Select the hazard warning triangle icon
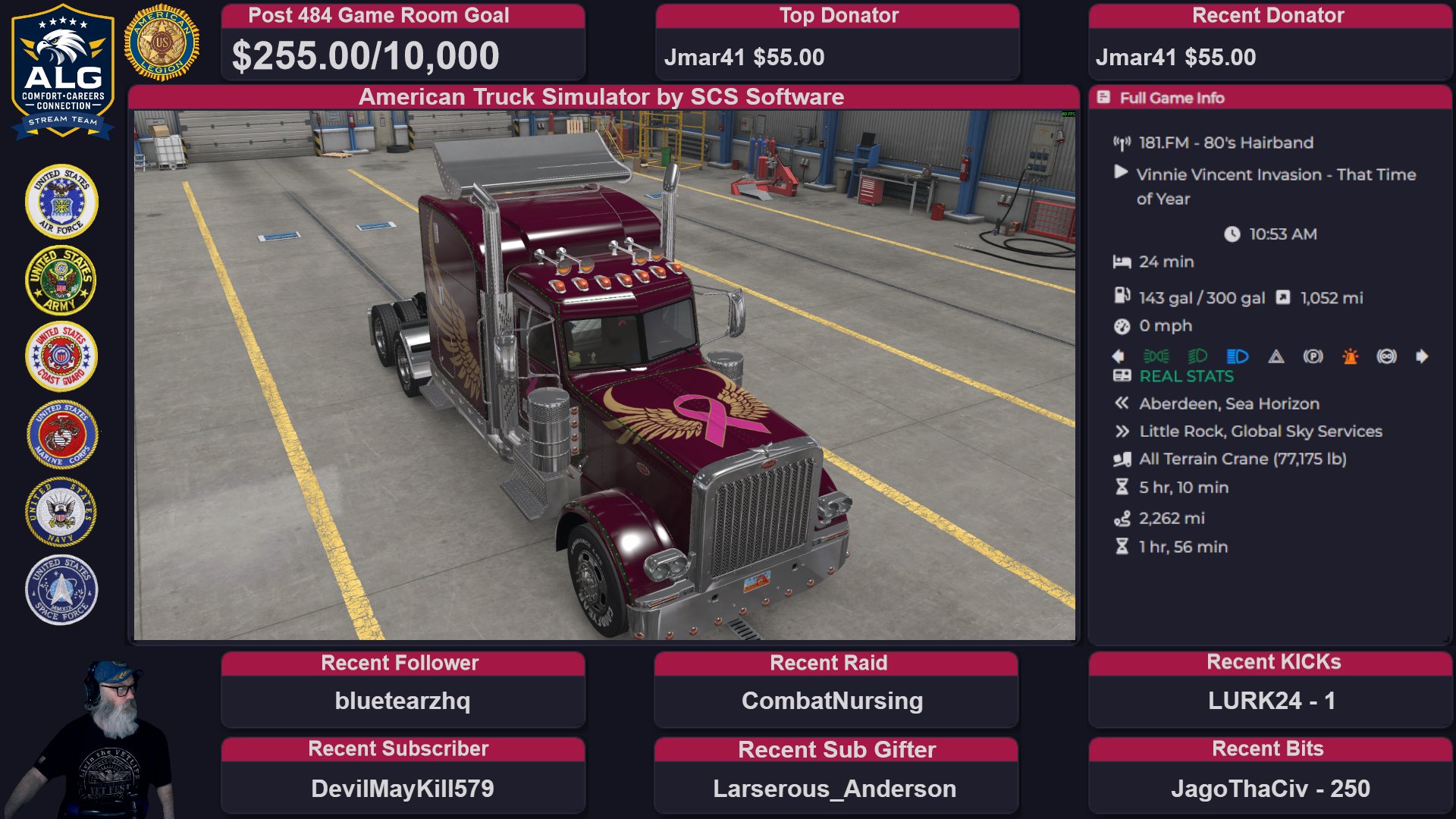The height and width of the screenshot is (819, 1456). 1276,356
